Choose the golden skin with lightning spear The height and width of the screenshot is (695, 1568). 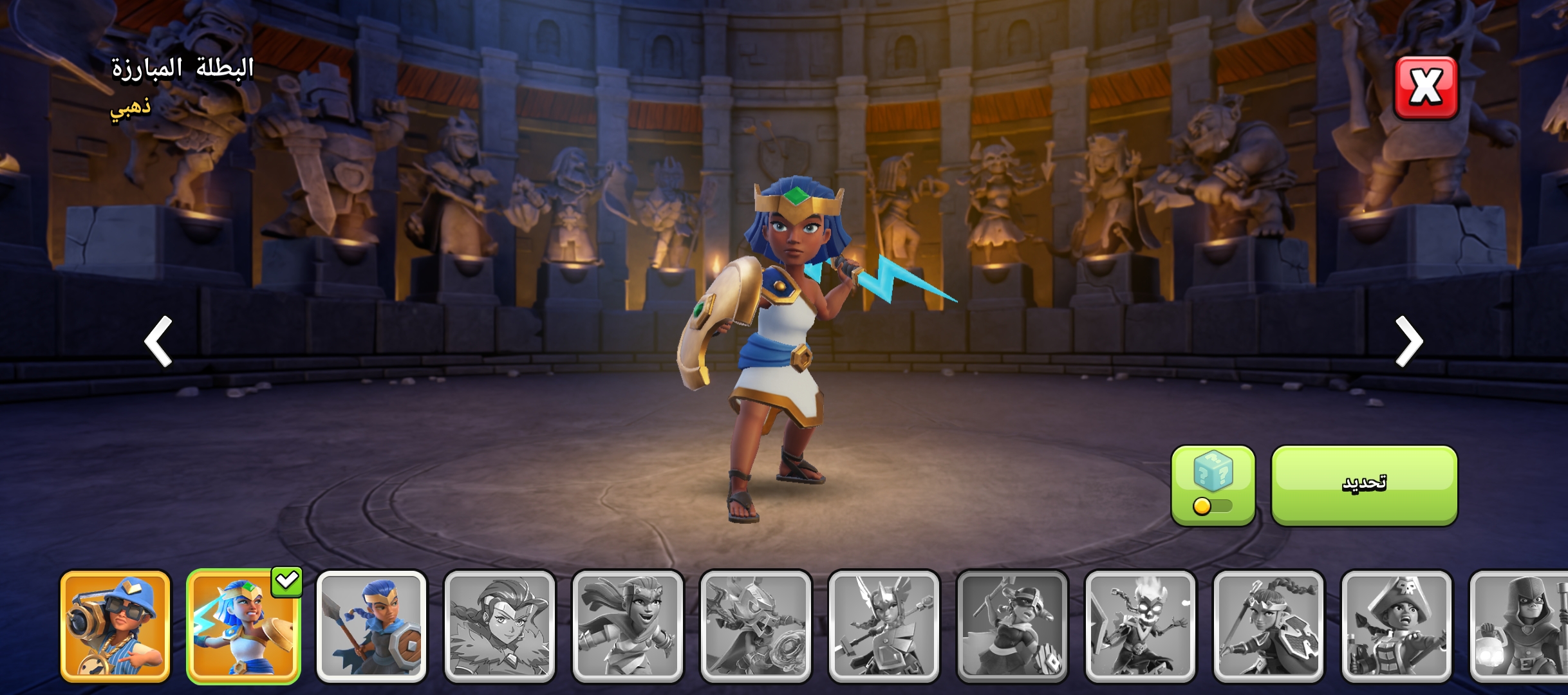coord(243,626)
